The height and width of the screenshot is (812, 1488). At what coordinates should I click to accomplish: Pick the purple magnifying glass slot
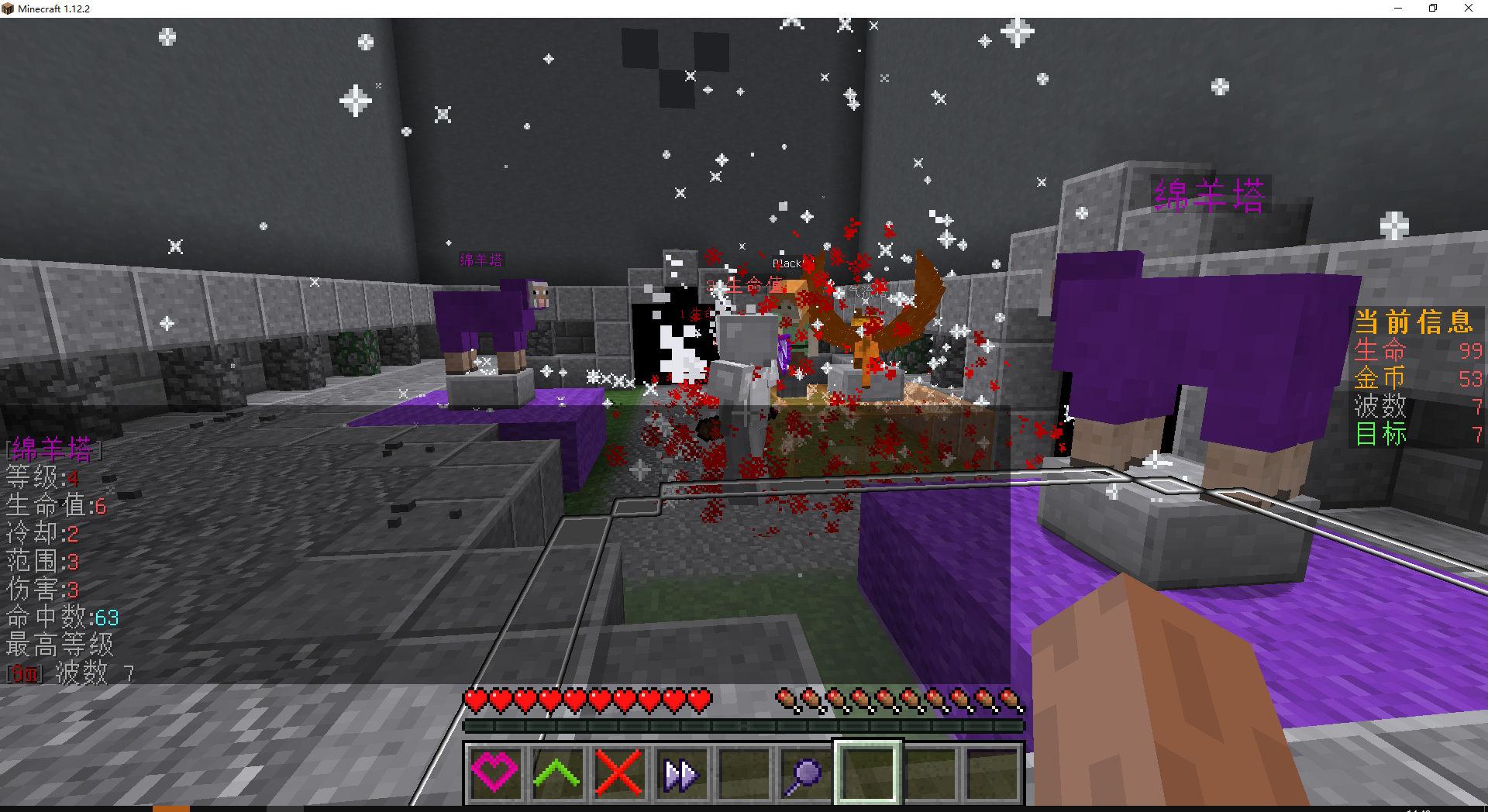[x=804, y=772]
